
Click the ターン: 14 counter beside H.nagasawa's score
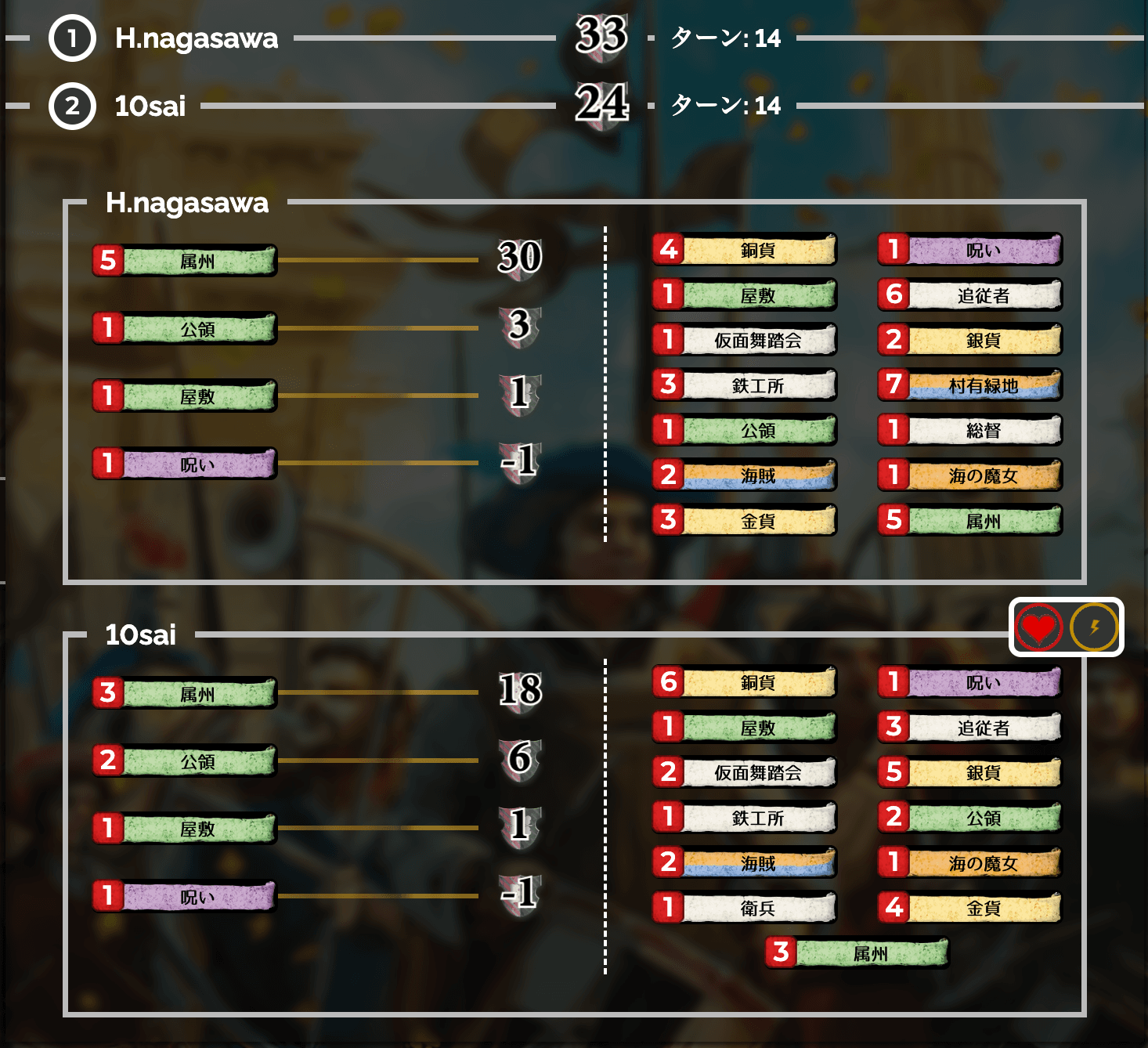(x=724, y=39)
